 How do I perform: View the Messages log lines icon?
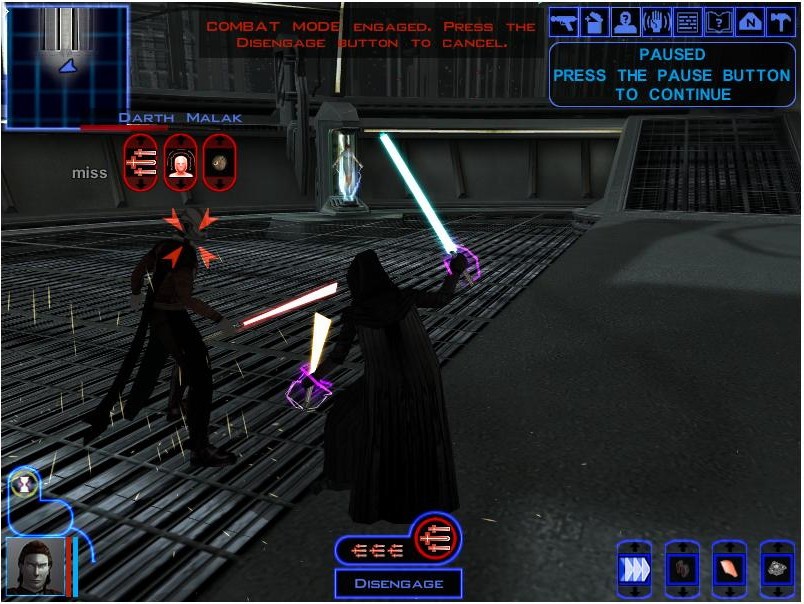point(687,21)
